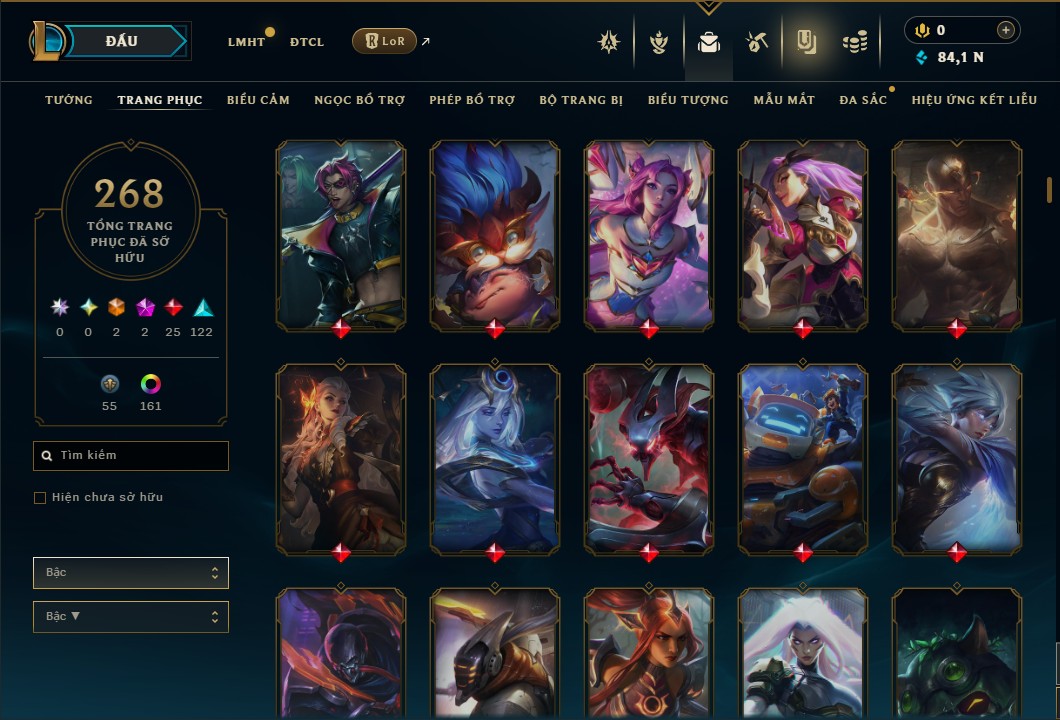The width and height of the screenshot is (1060, 720).
Task: Toggle the Hiện chưa sở hữu checkbox
Action: (x=40, y=498)
